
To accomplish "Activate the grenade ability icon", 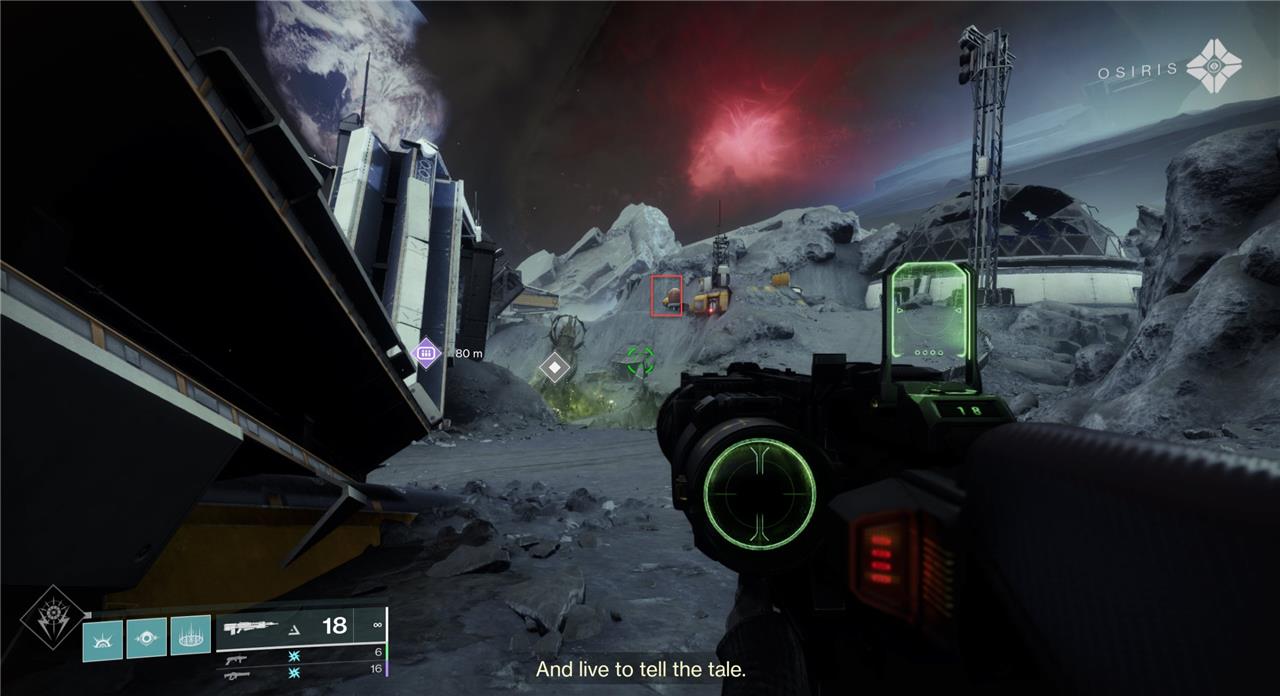I will click(101, 639).
